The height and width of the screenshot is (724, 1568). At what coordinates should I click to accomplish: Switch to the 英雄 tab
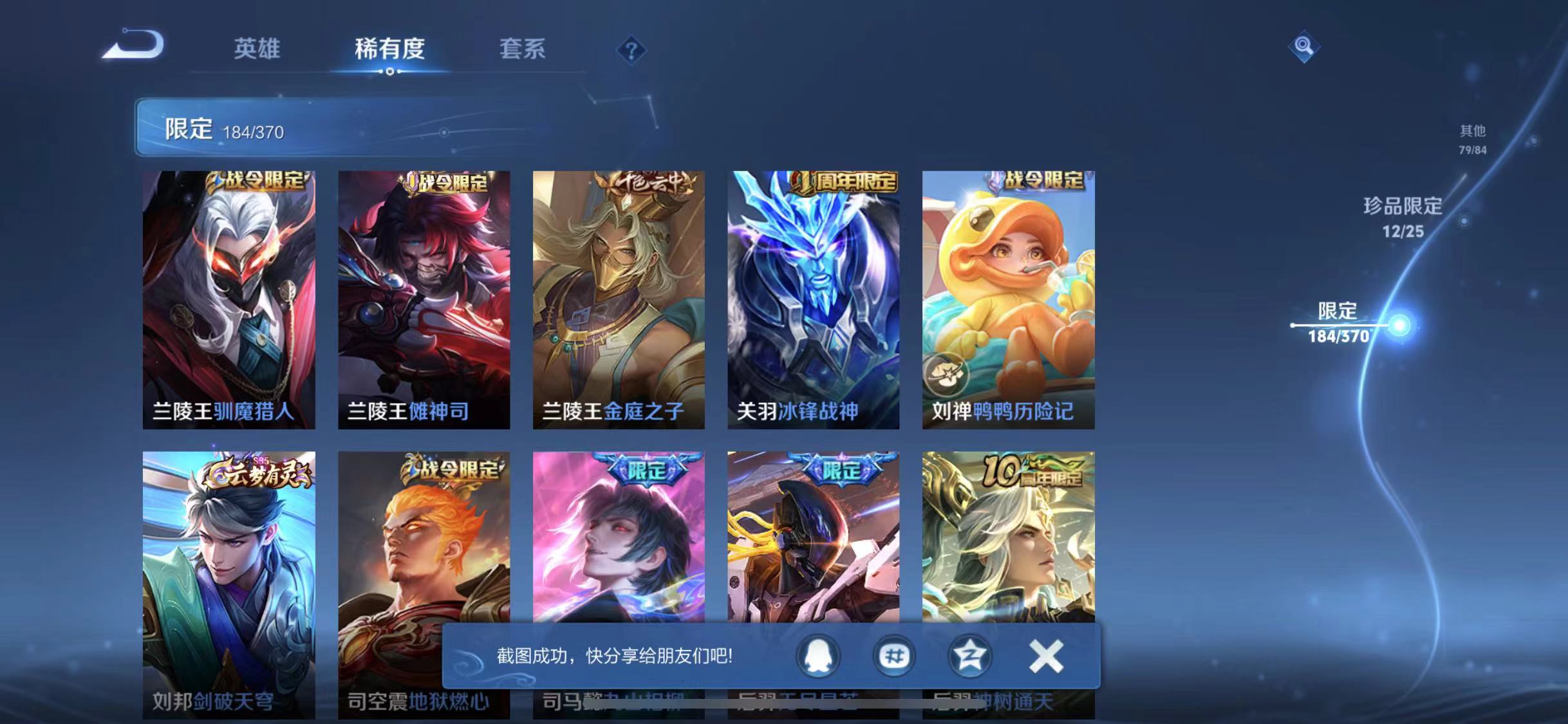pos(257,50)
